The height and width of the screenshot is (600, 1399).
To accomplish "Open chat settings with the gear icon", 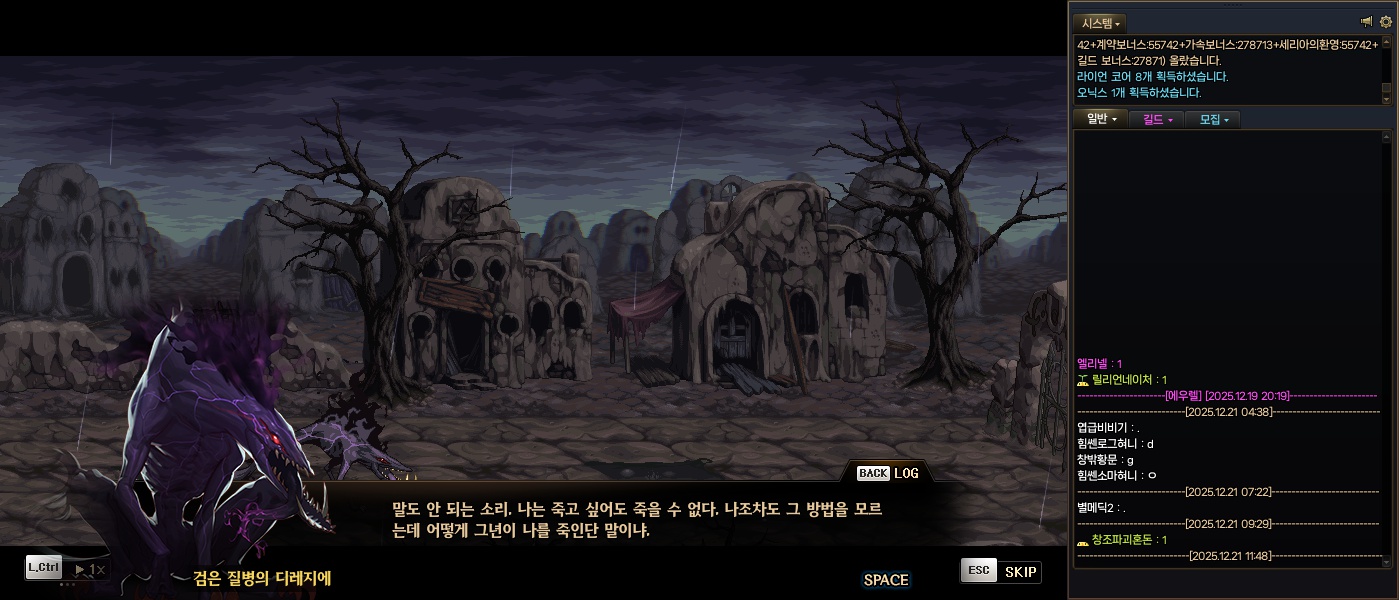I will point(1385,22).
